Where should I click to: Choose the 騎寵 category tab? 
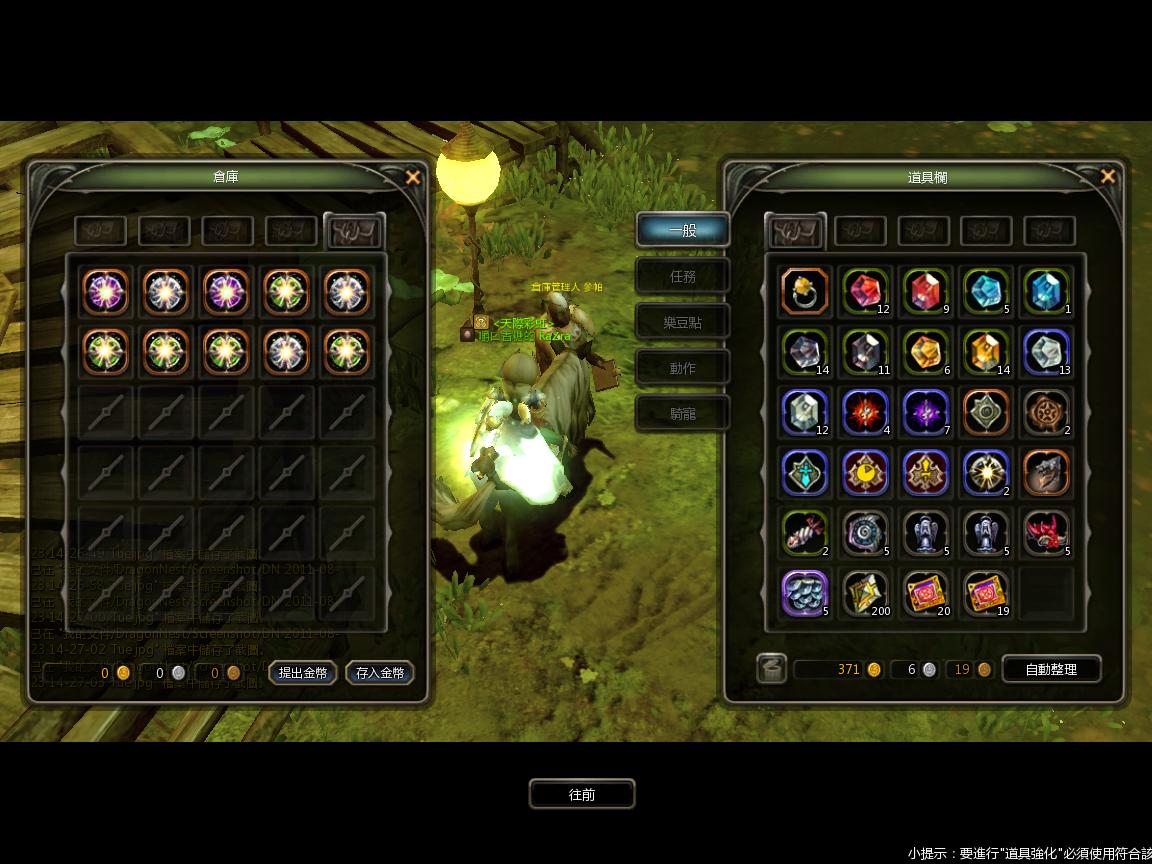click(x=682, y=414)
